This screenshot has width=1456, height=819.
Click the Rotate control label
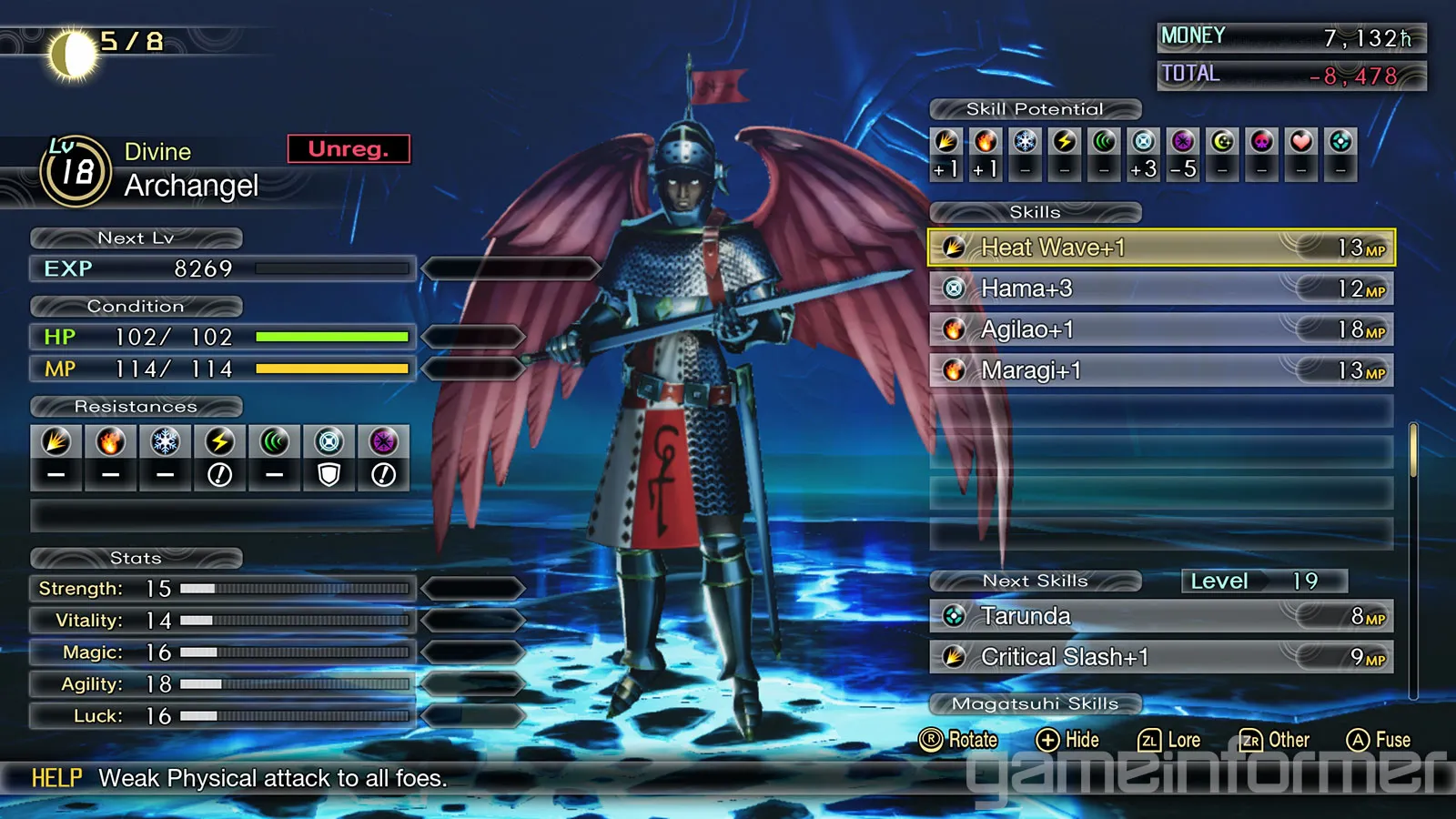pyautogui.click(x=959, y=740)
